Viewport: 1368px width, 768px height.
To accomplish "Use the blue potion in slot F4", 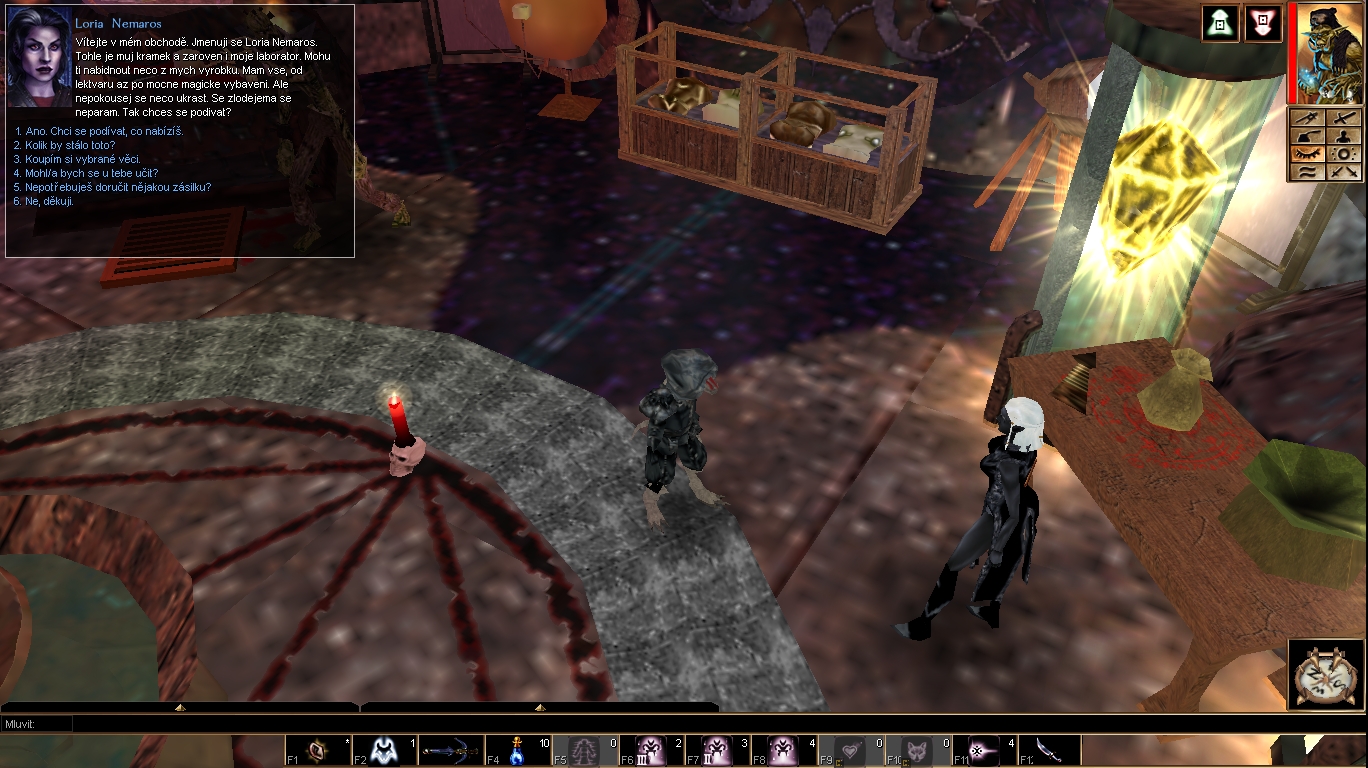I will click(x=518, y=751).
